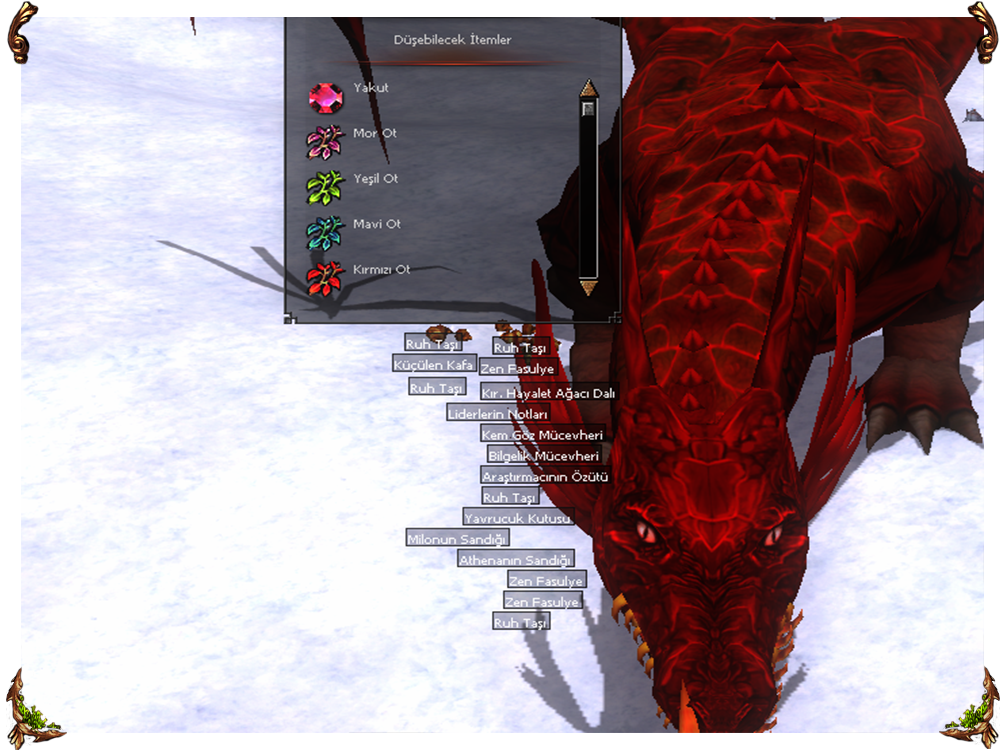The width and height of the screenshot is (1000, 750).
Task: Click the Mor Ot purple herb
Action: (x=326, y=143)
